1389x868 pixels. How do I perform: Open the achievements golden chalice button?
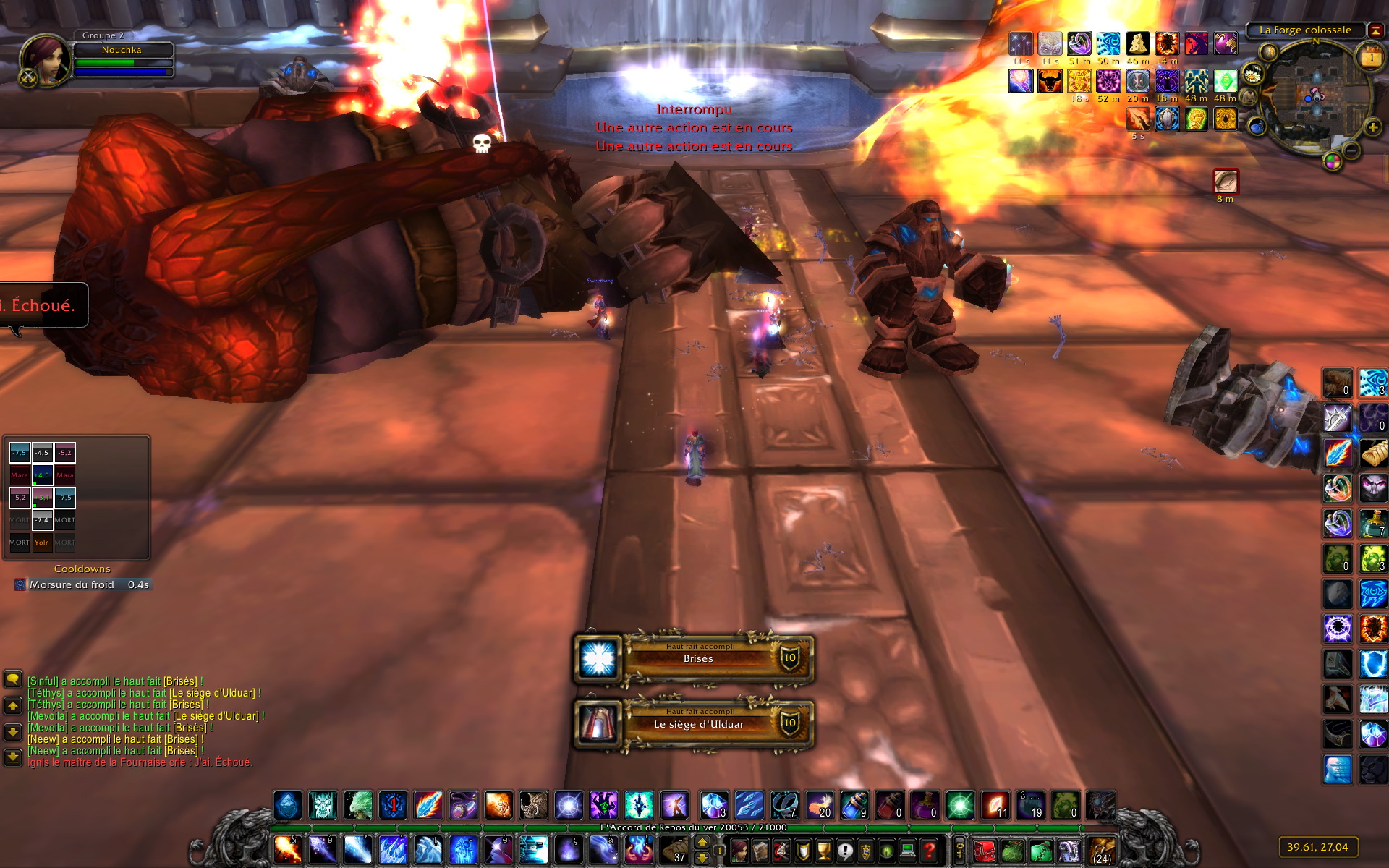823,851
